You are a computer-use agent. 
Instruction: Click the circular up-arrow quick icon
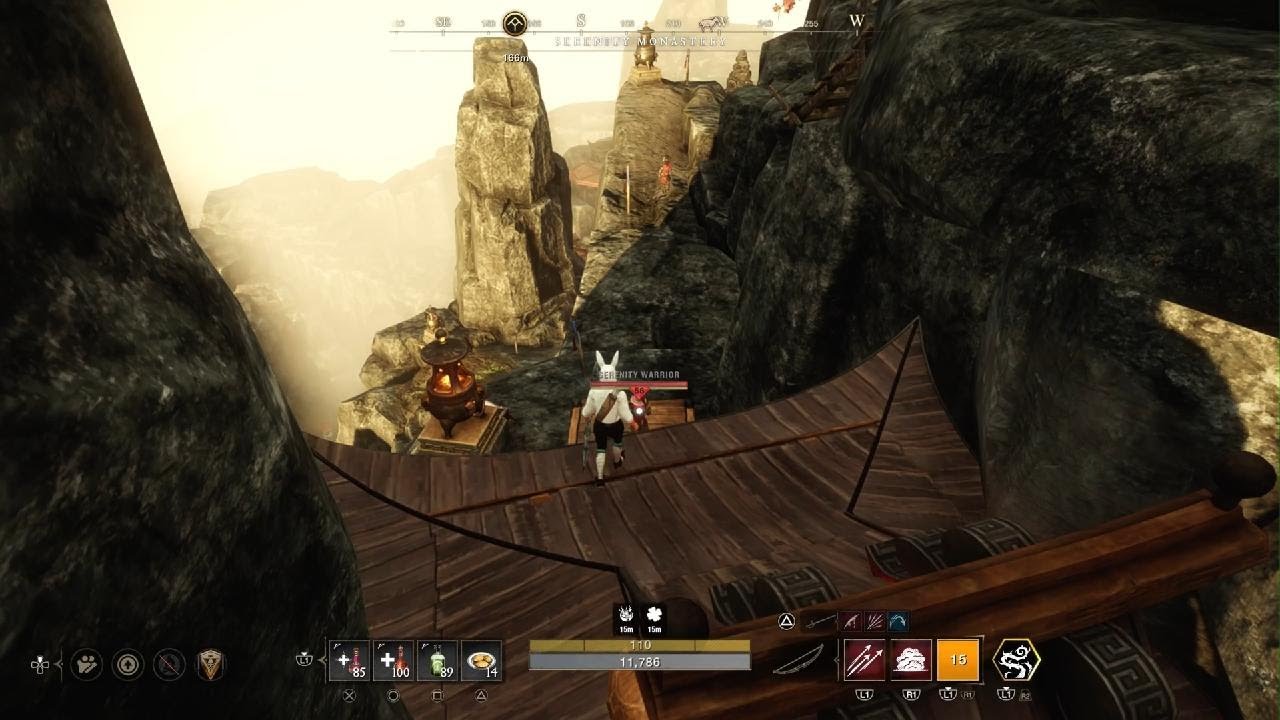pos(128,664)
